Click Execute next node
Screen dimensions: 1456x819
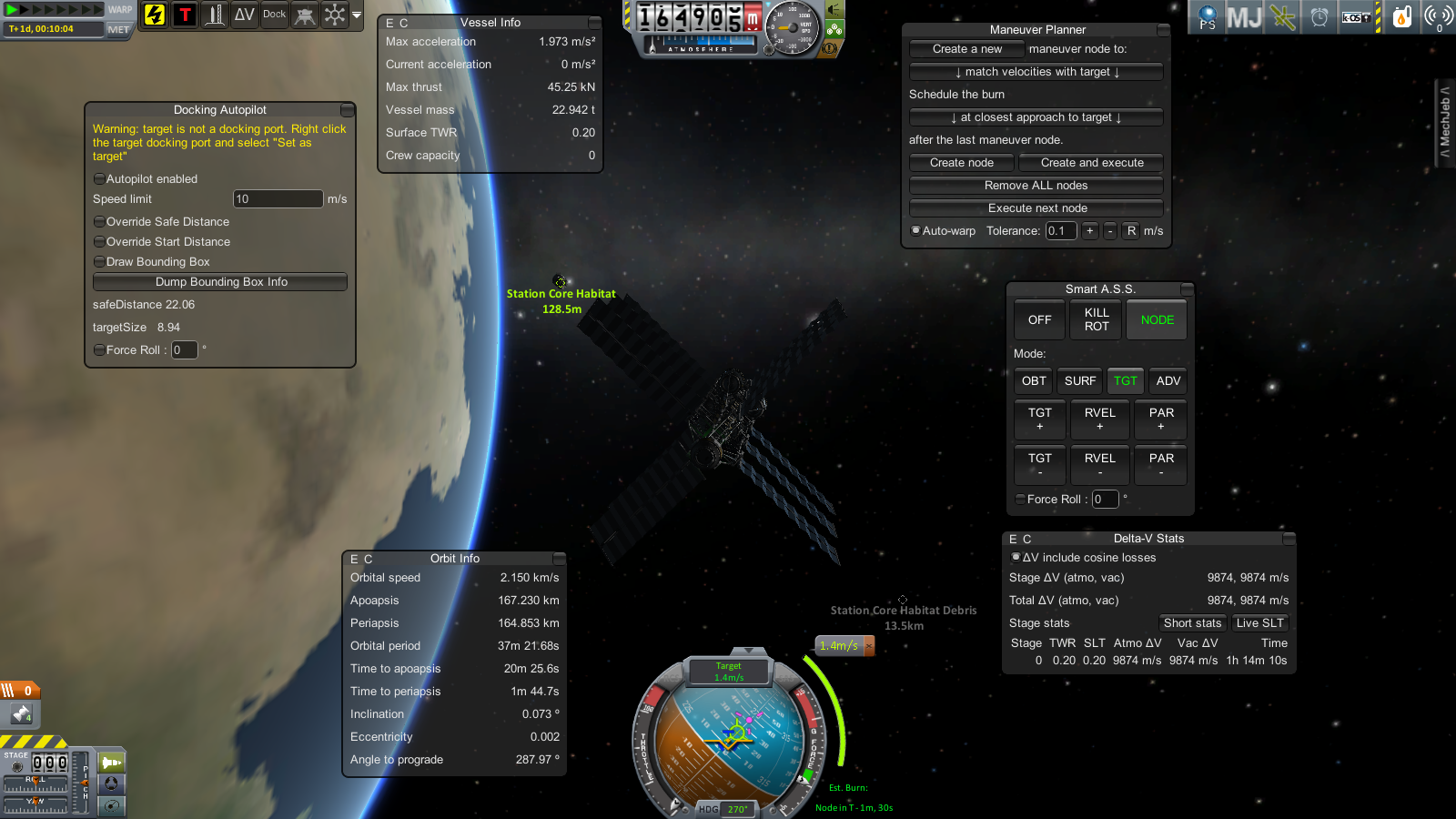1036,208
